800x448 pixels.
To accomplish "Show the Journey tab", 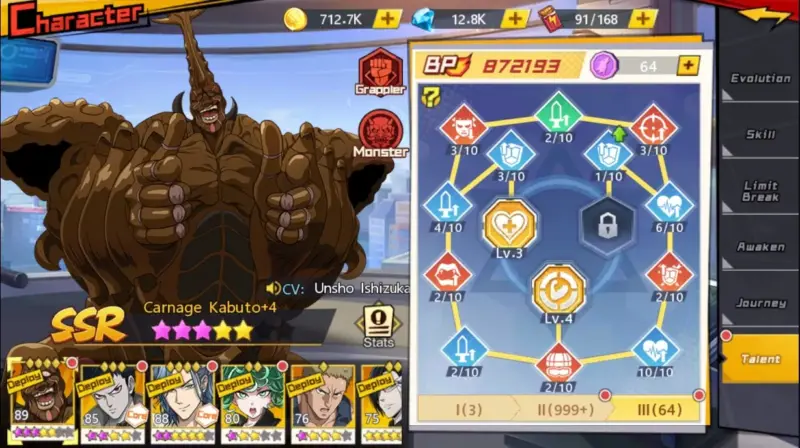I will point(760,303).
